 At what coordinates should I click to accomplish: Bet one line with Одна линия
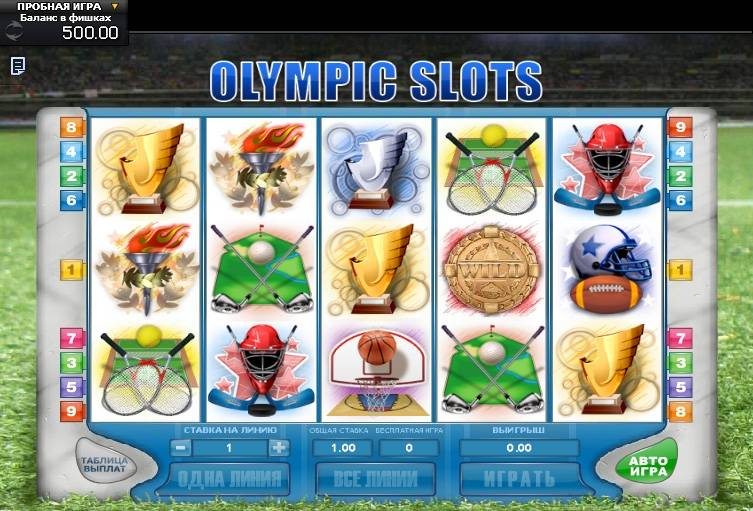point(229,478)
